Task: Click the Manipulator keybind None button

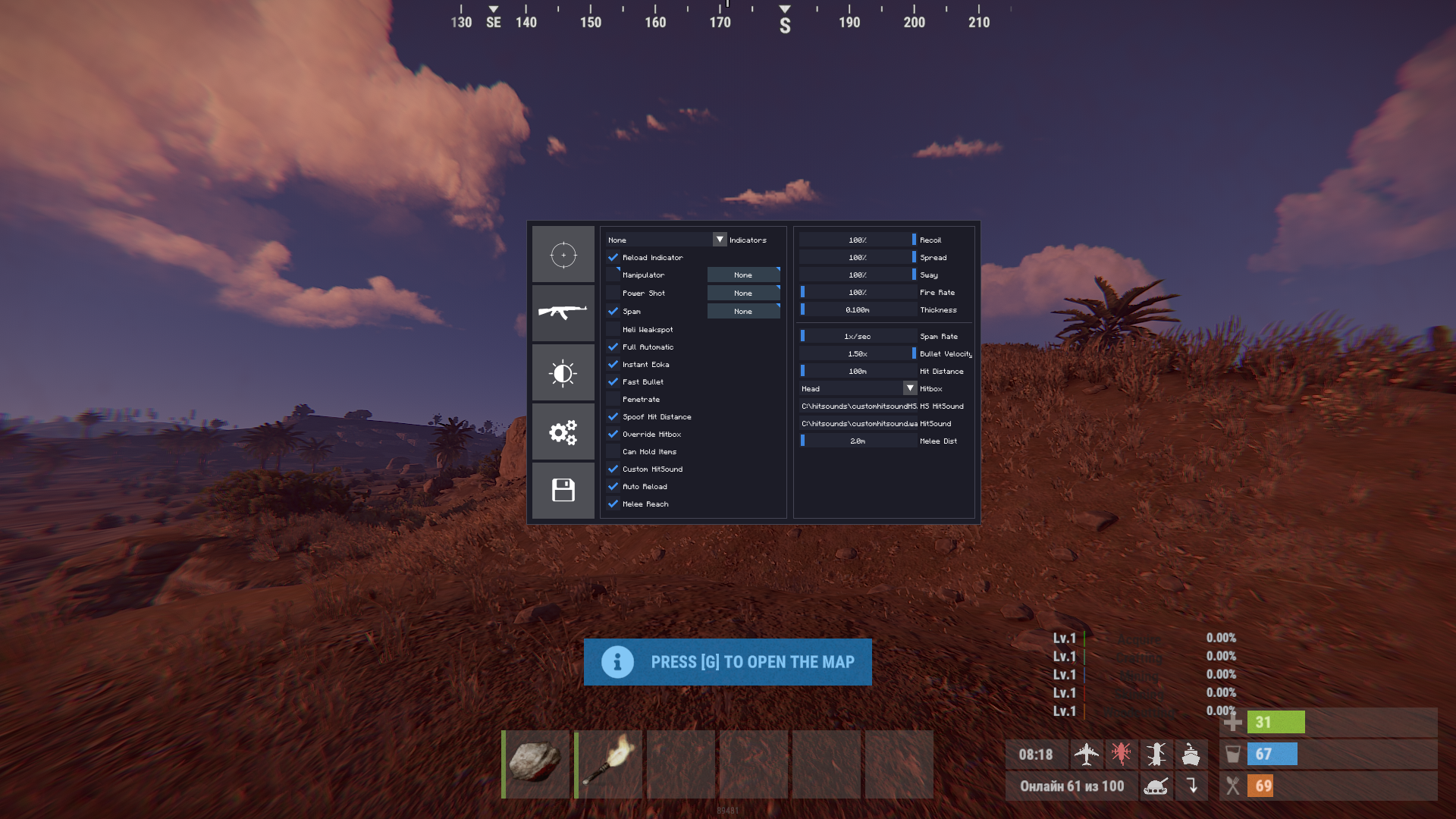Action: [743, 275]
